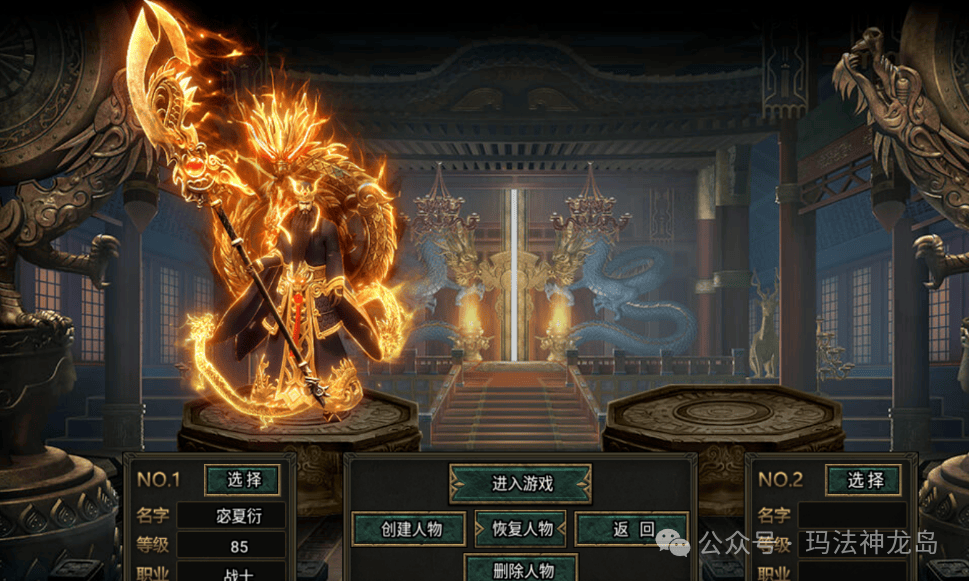Image resolution: width=969 pixels, height=581 pixels.
Task: Click 删除人物 to delete the character
Action: tap(520, 570)
